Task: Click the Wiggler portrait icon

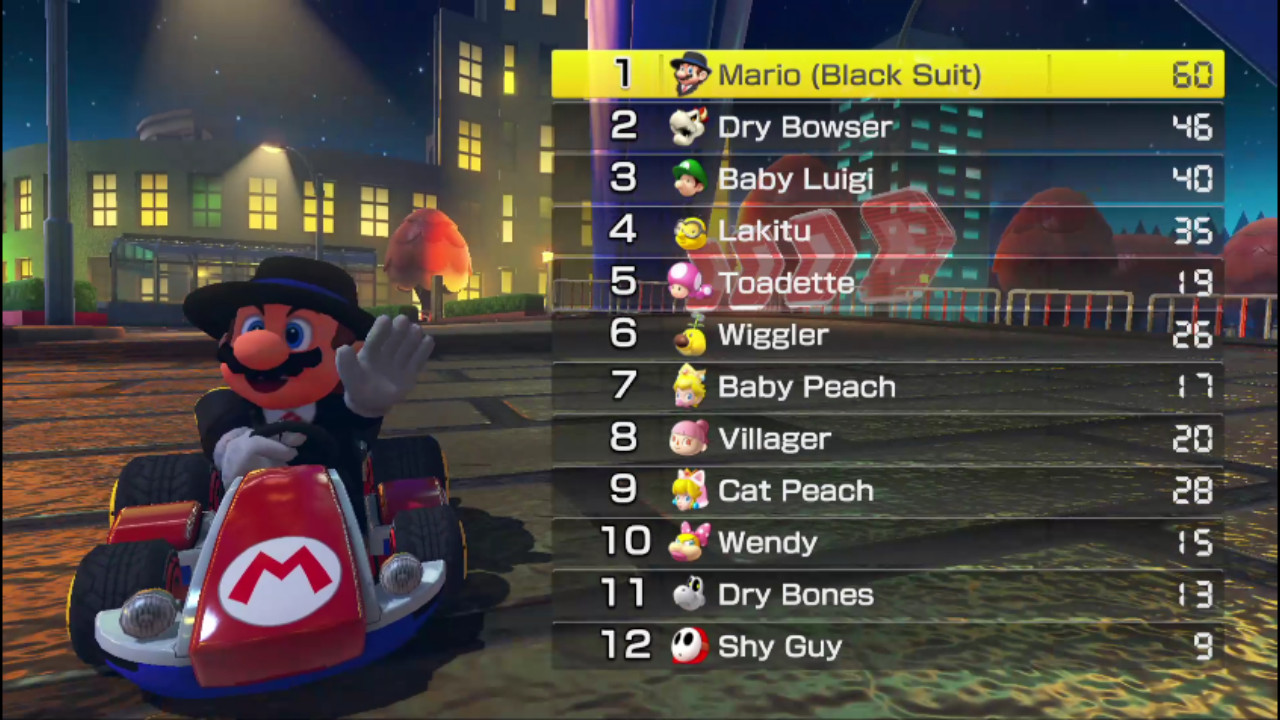Action: tap(690, 335)
